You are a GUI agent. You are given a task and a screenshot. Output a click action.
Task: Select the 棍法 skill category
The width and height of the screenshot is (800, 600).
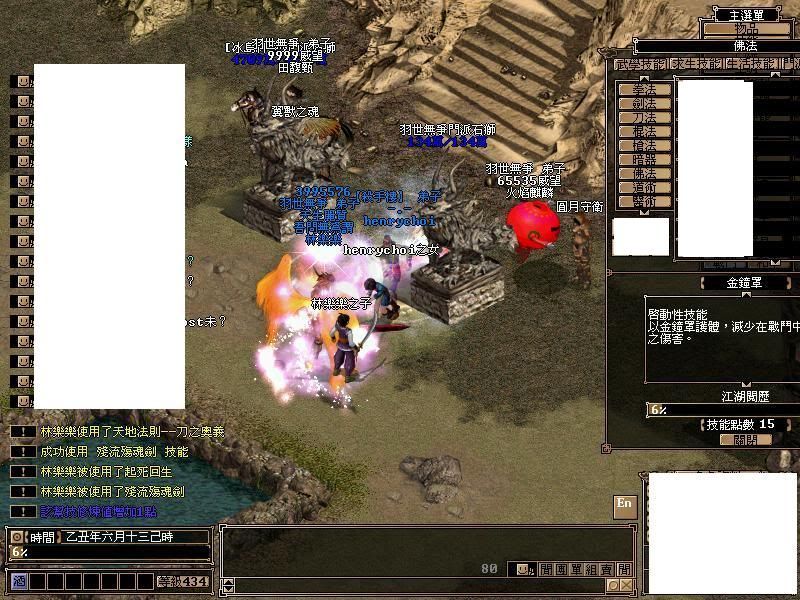click(x=645, y=131)
